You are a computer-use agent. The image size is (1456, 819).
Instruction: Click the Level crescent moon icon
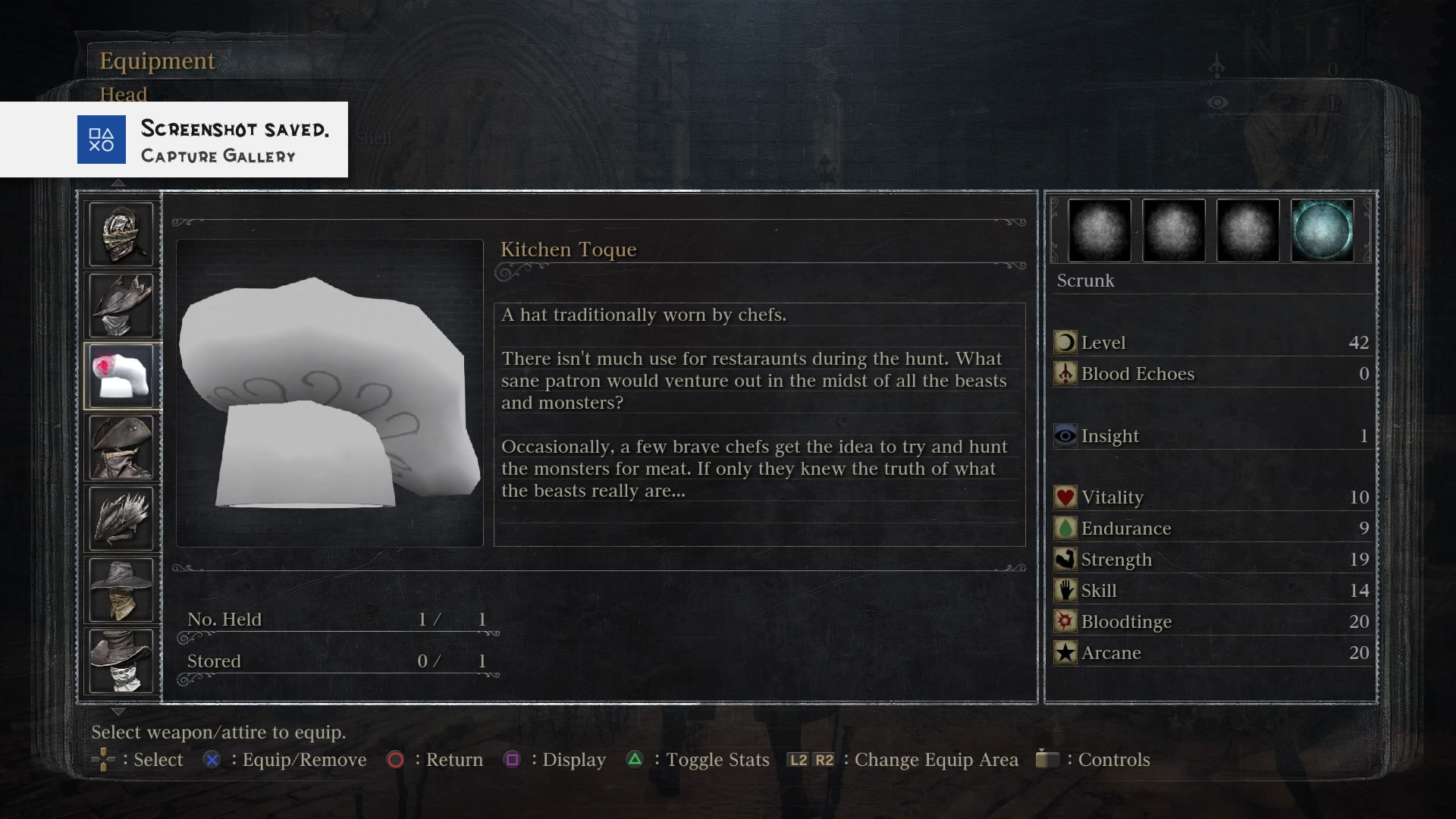point(1065,342)
